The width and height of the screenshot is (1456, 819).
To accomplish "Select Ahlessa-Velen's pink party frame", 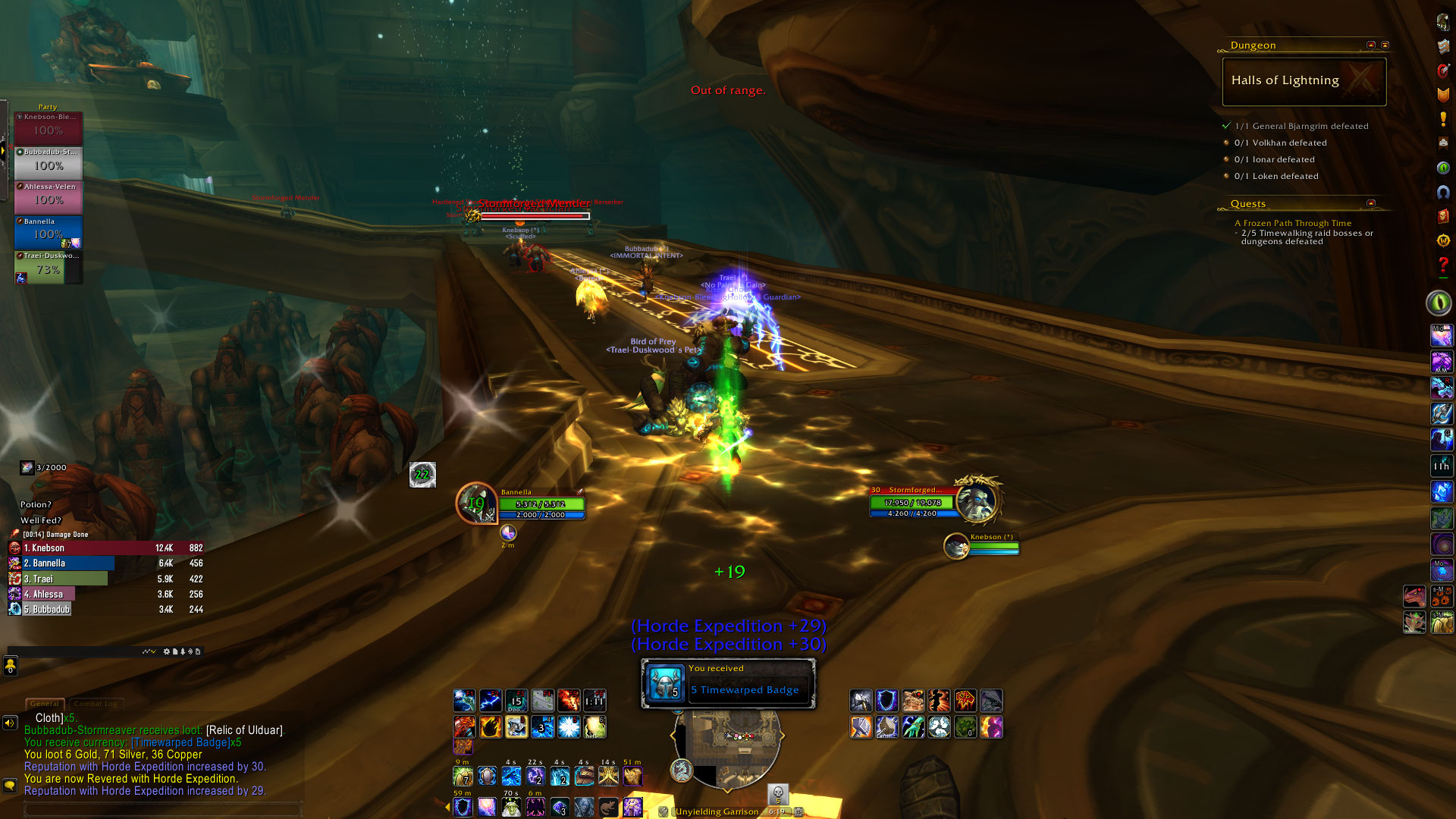I will pos(48,197).
